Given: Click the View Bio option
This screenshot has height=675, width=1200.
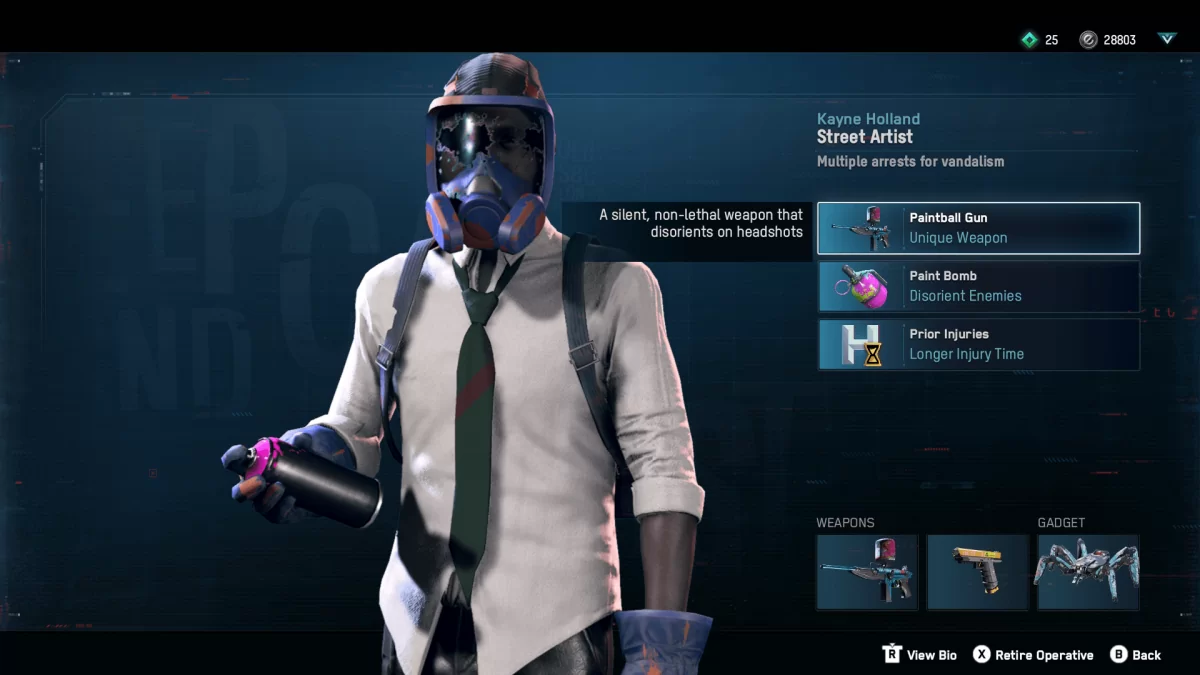Looking at the screenshot, I should click(920, 655).
